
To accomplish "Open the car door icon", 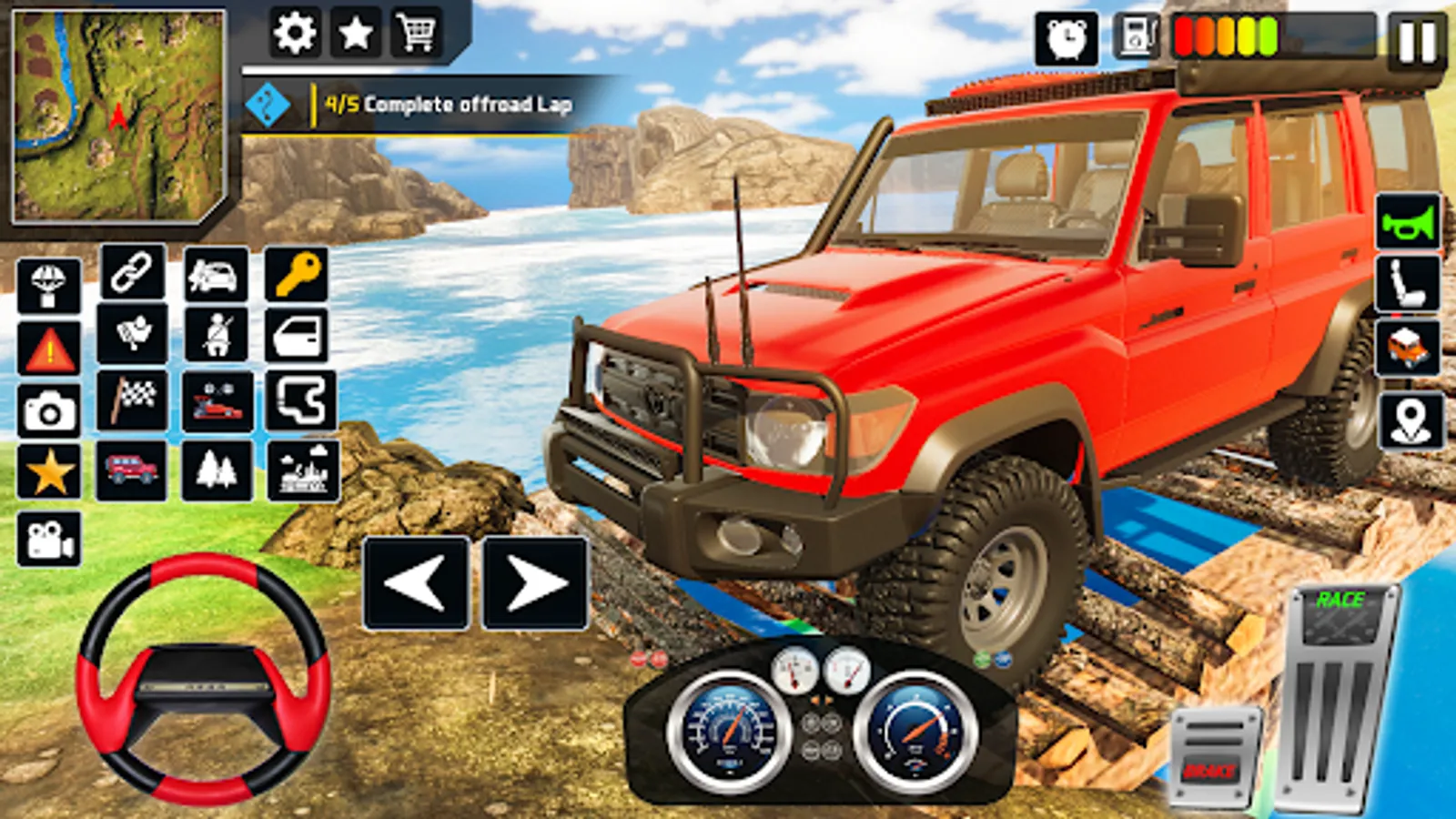I will click(x=297, y=336).
